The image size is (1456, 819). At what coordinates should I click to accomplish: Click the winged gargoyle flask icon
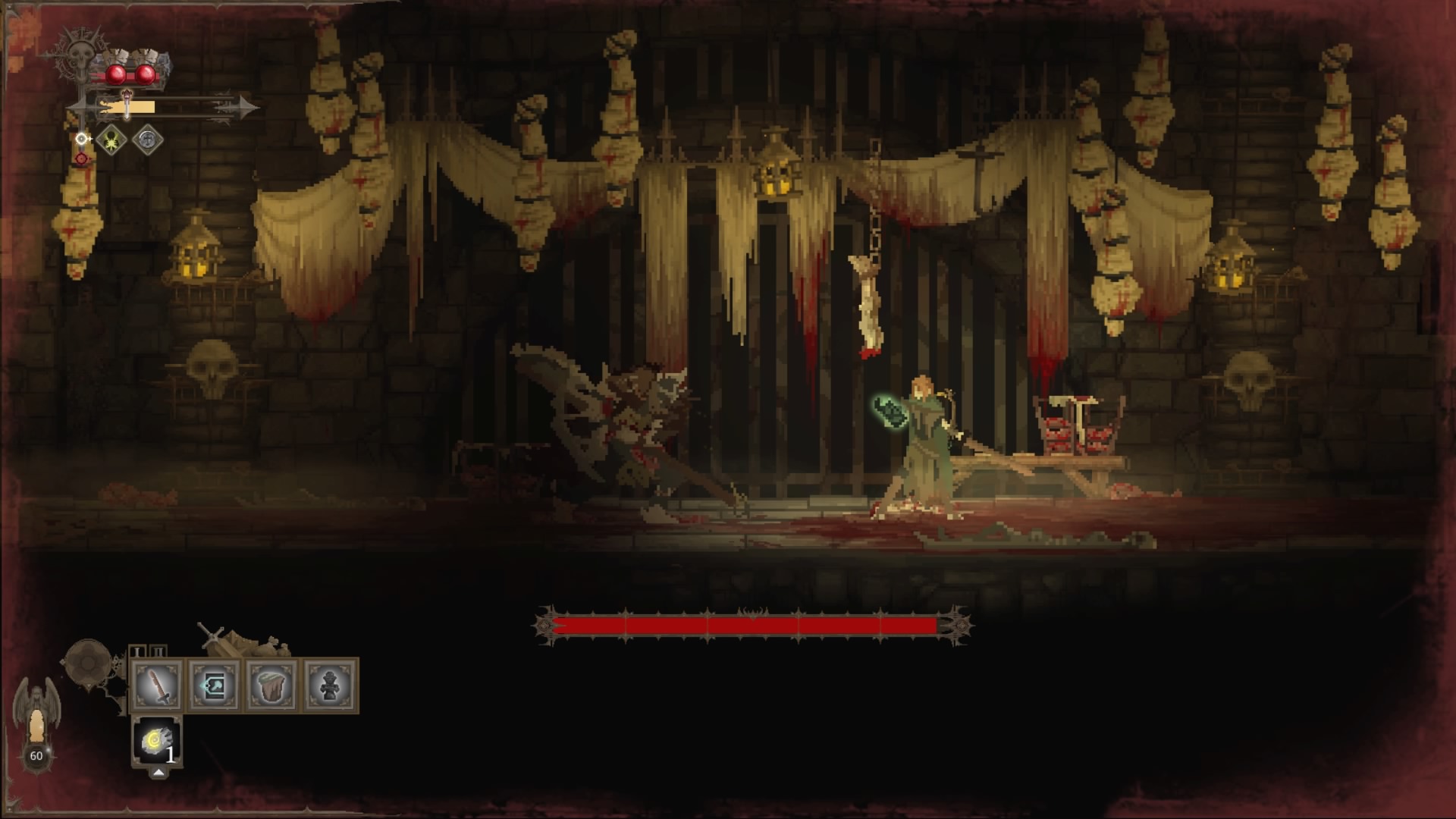coord(36,720)
